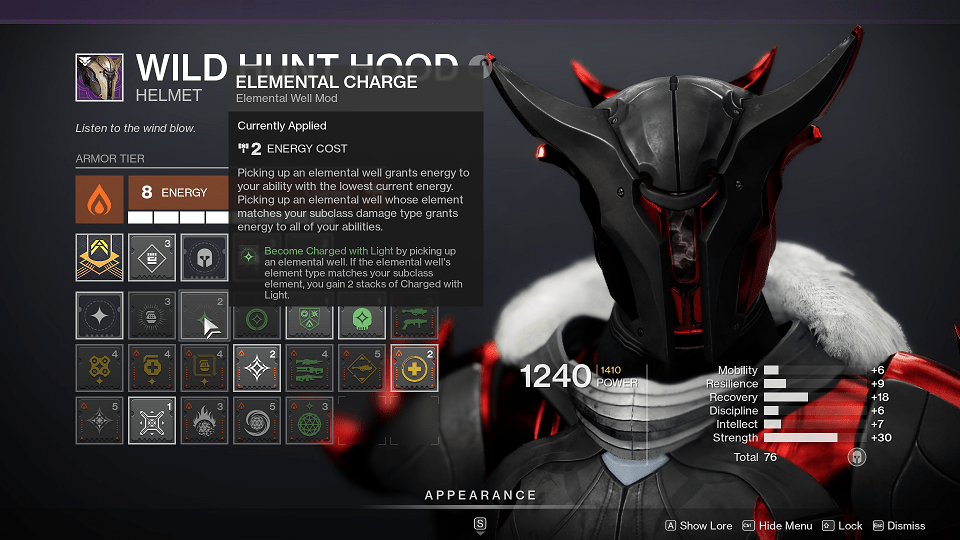
Task: Choose the yellow hexagon plus mod
Action: [x=152, y=368]
